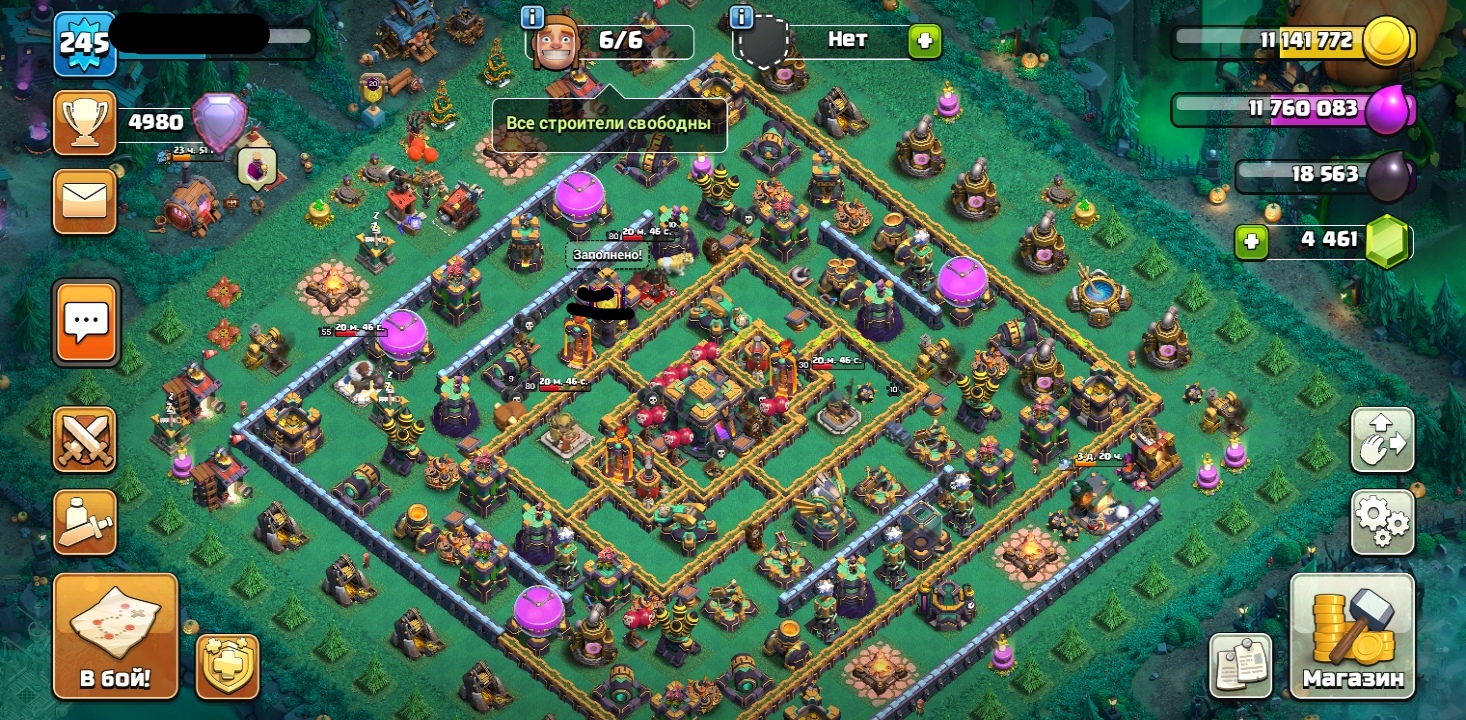Open the Магазин shop

1352,635
